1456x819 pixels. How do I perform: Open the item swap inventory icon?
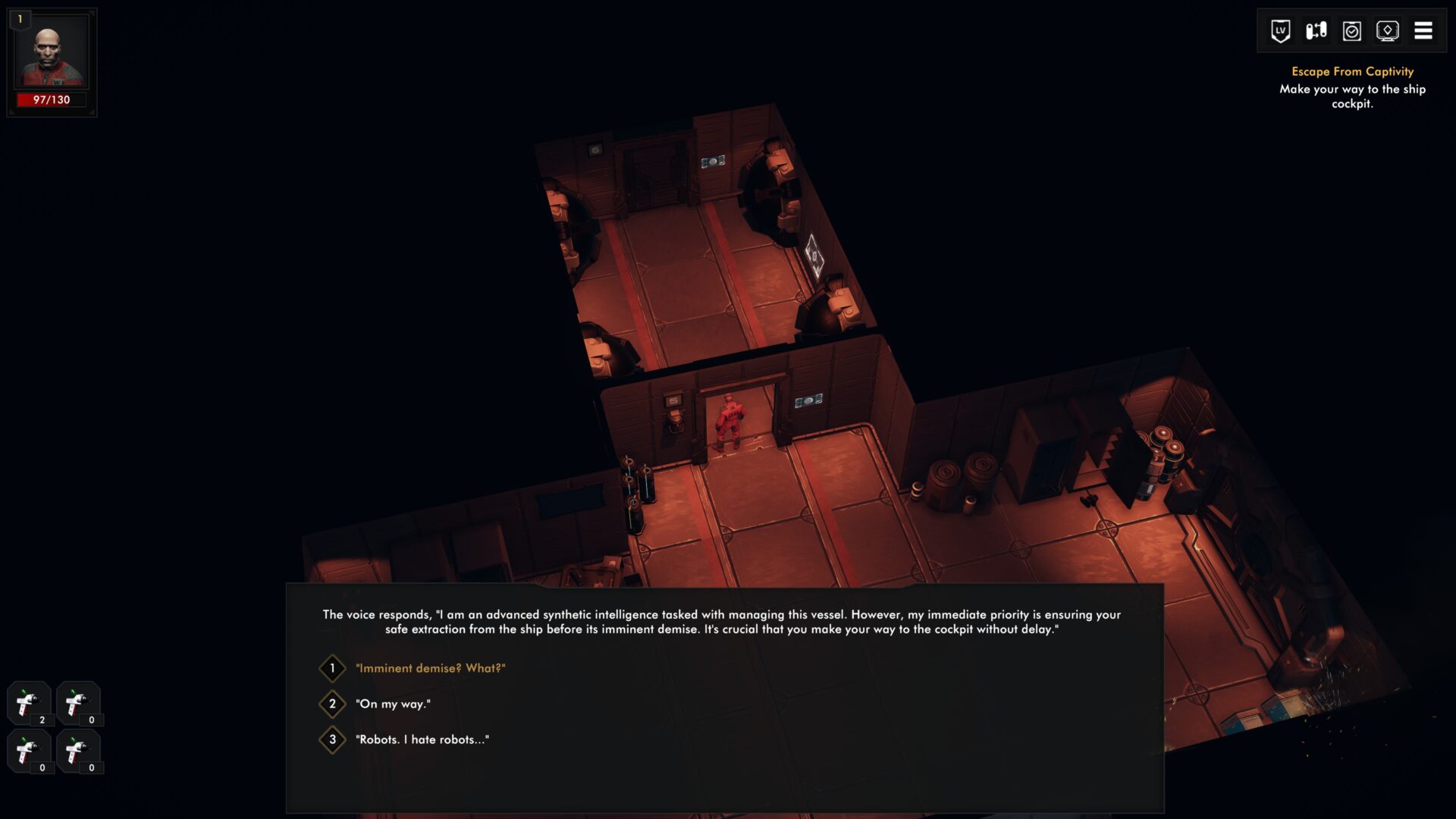tap(1316, 31)
